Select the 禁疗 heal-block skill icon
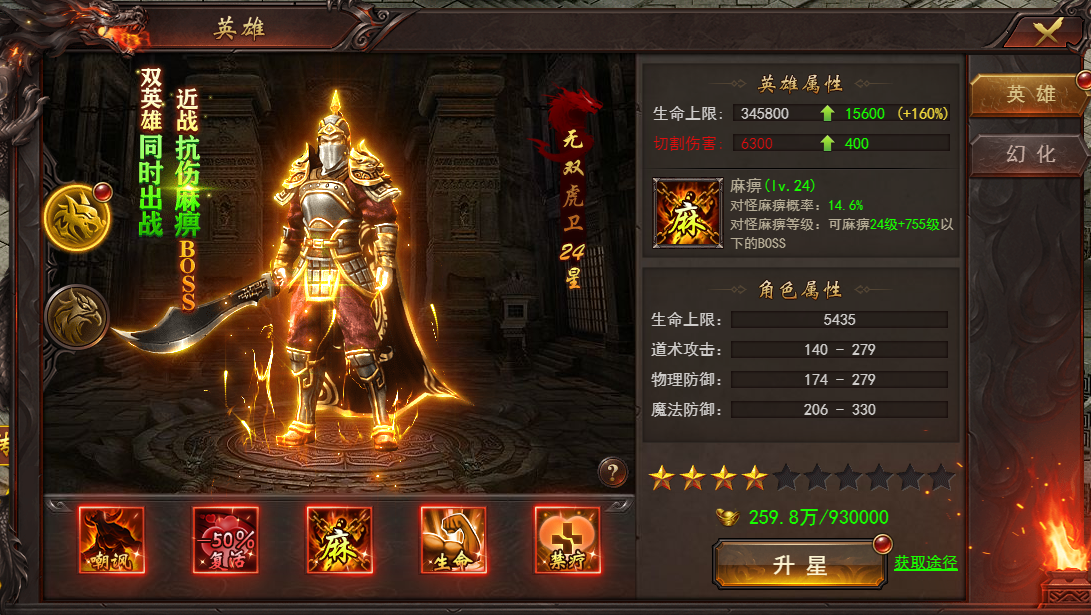 567,540
